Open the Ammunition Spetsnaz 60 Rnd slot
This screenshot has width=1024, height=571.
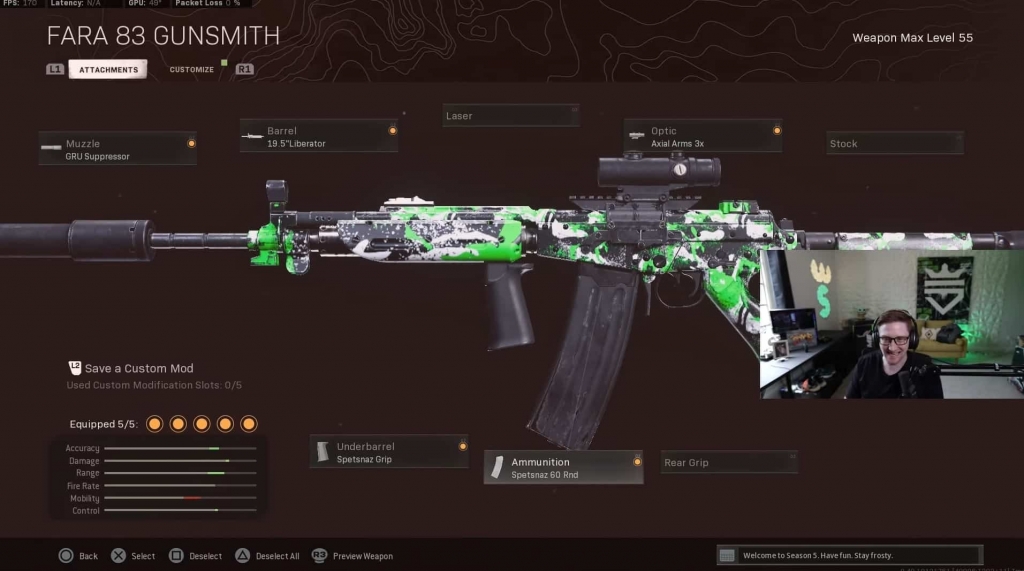(563, 467)
